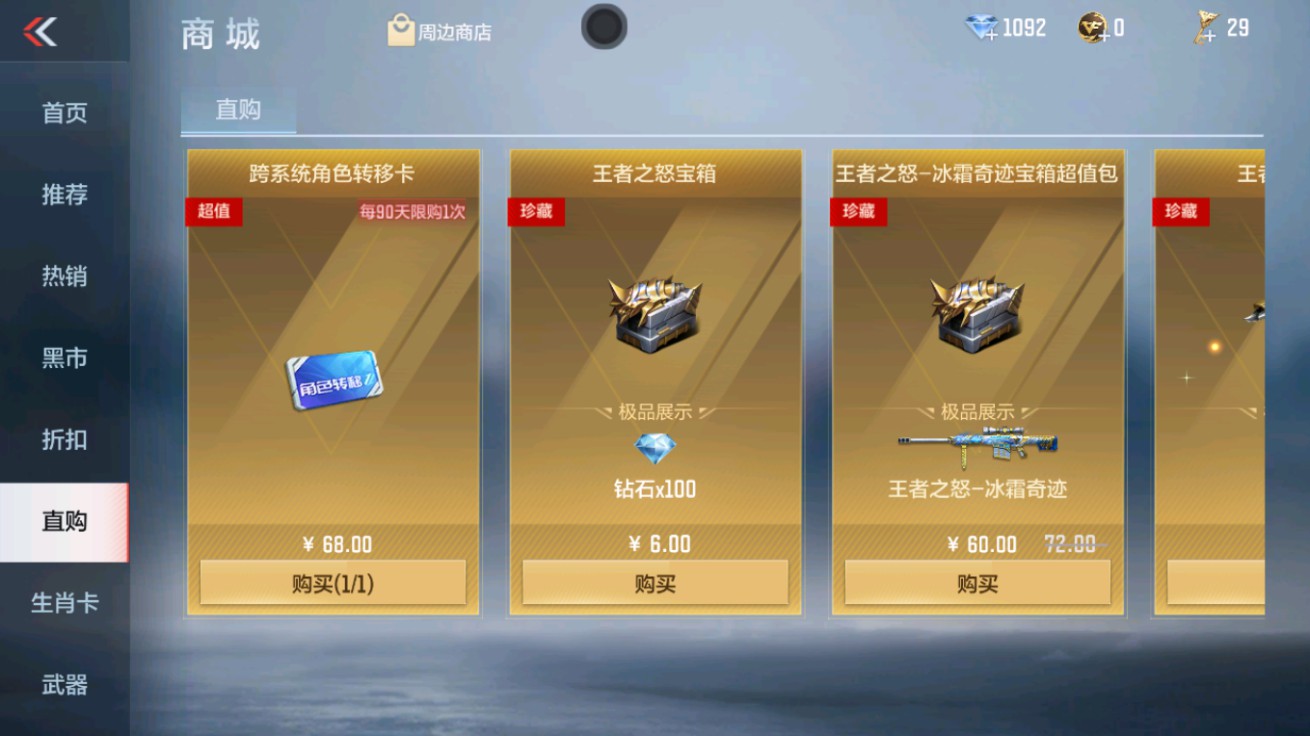1310x736 pixels.
Task: Select 生肖卡 in the sidebar
Action: click(x=62, y=603)
